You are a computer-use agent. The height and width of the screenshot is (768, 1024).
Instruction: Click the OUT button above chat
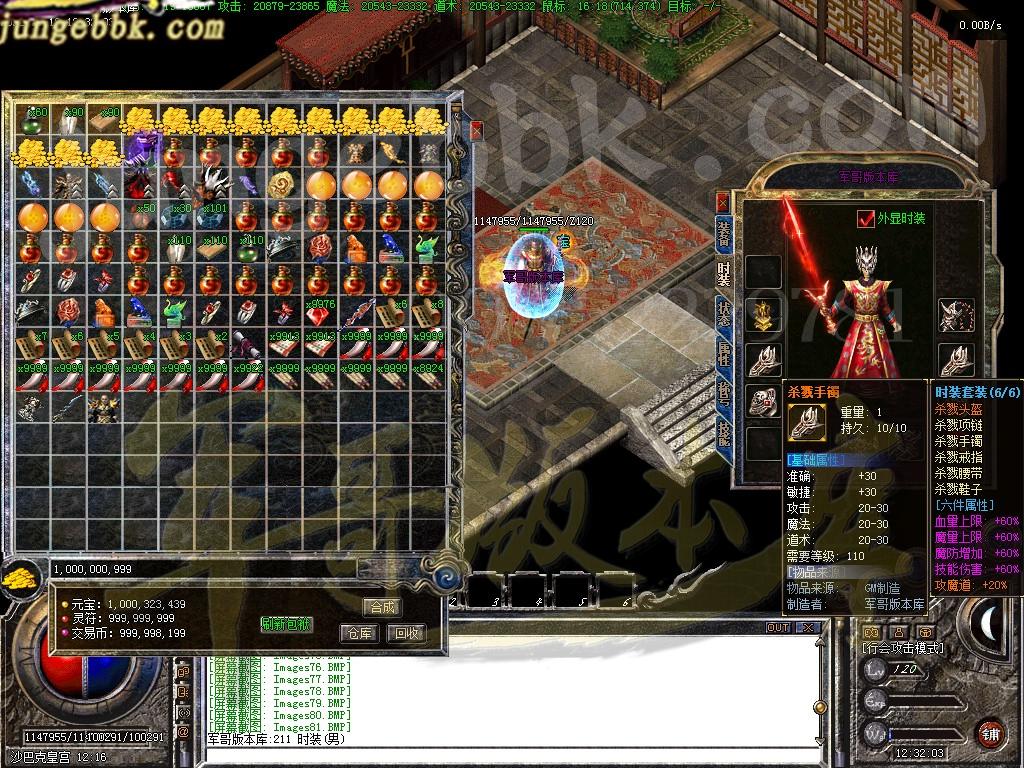pyautogui.click(x=777, y=628)
